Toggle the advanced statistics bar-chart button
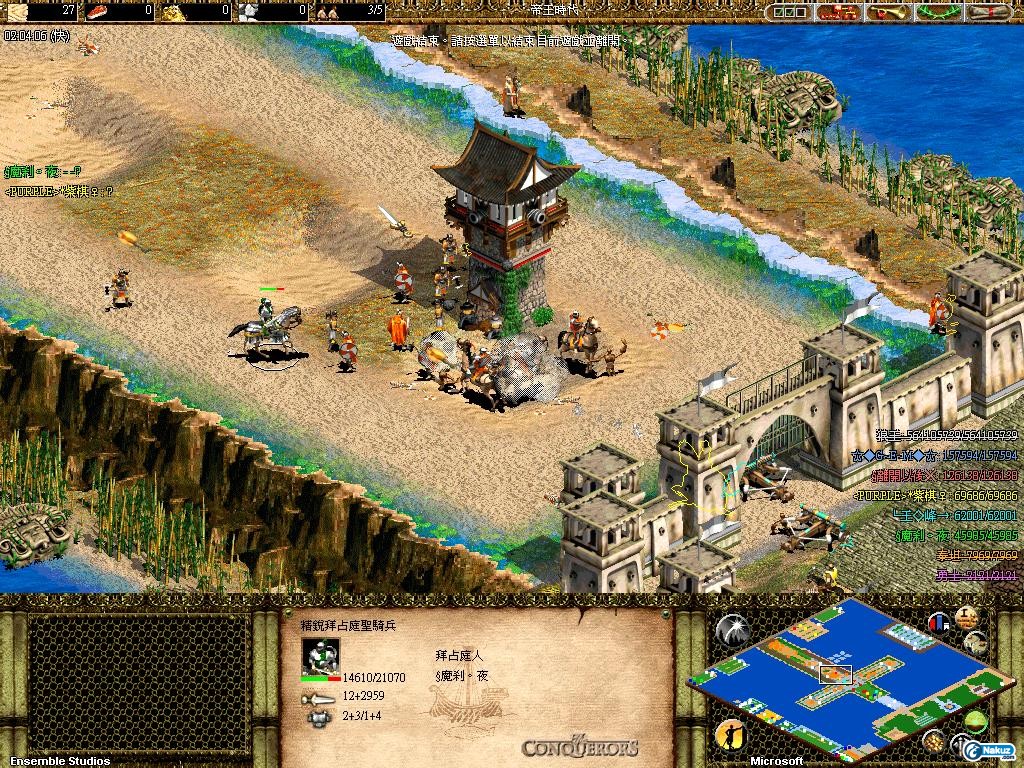Viewport: 1024px width, 768px height. click(x=938, y=623)
